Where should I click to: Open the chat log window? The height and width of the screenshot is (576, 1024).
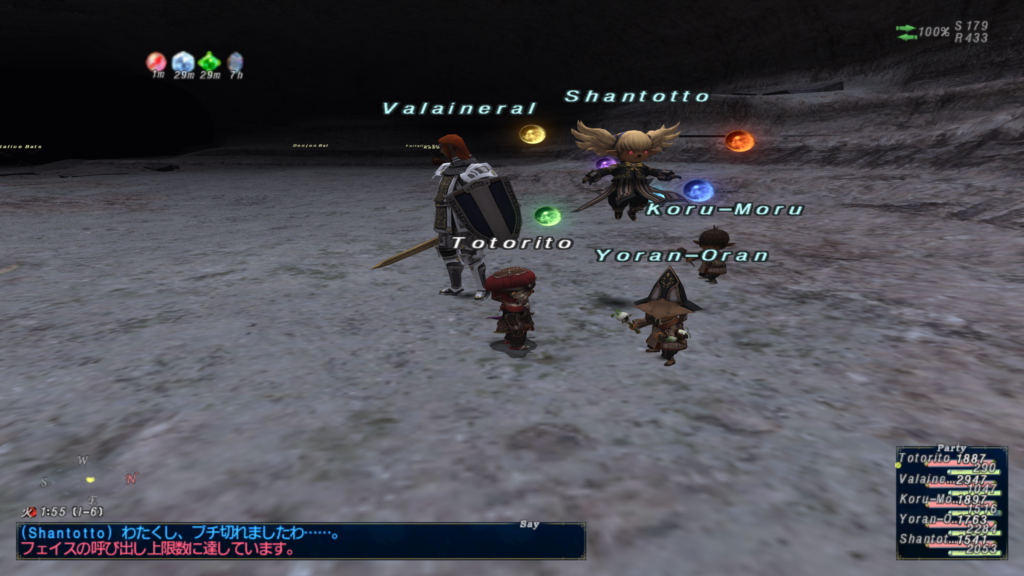(x=300, y=541)
